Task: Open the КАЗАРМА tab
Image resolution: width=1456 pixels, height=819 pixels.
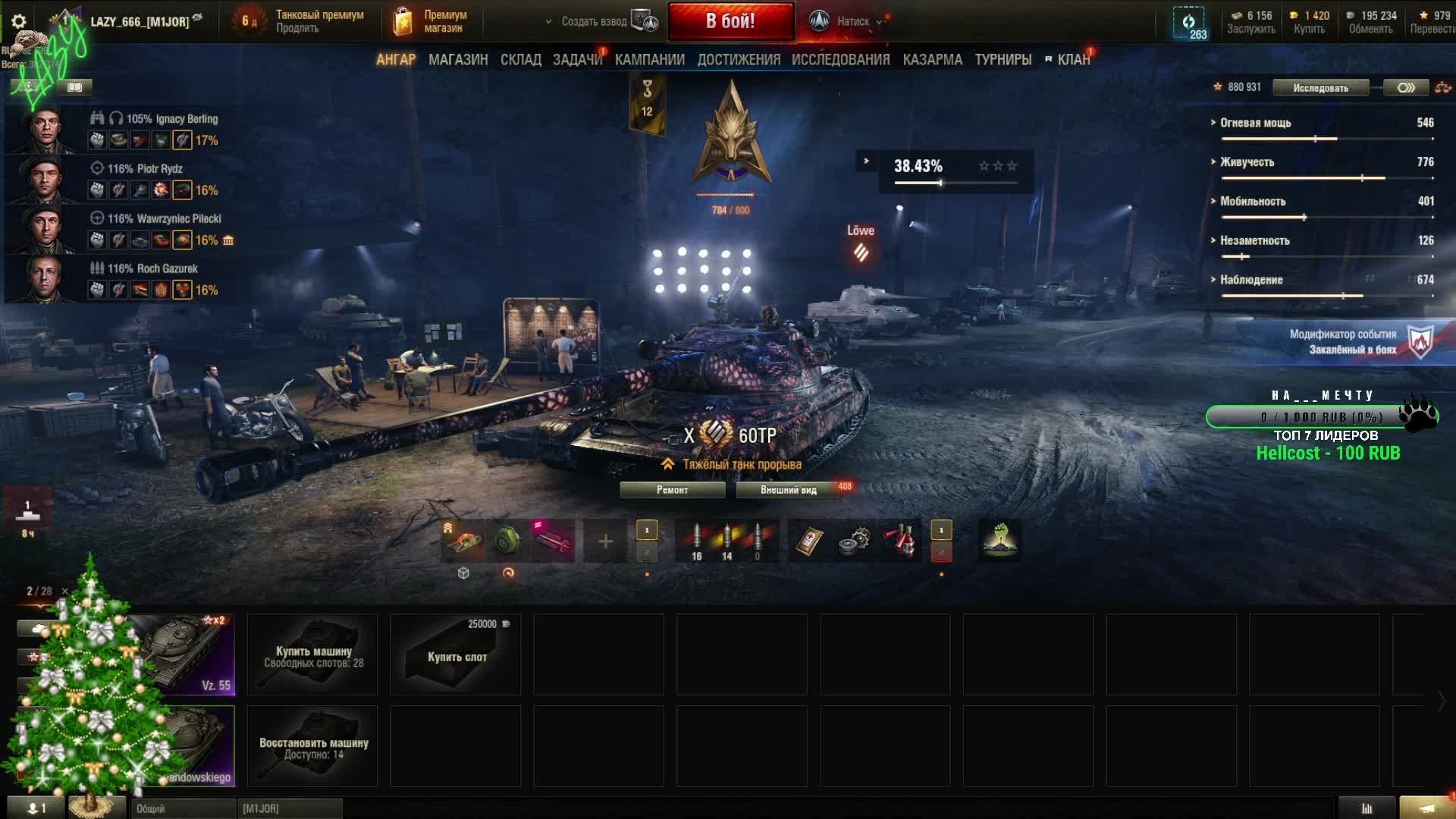Action: pyautogui.click(x=932, y=60)
